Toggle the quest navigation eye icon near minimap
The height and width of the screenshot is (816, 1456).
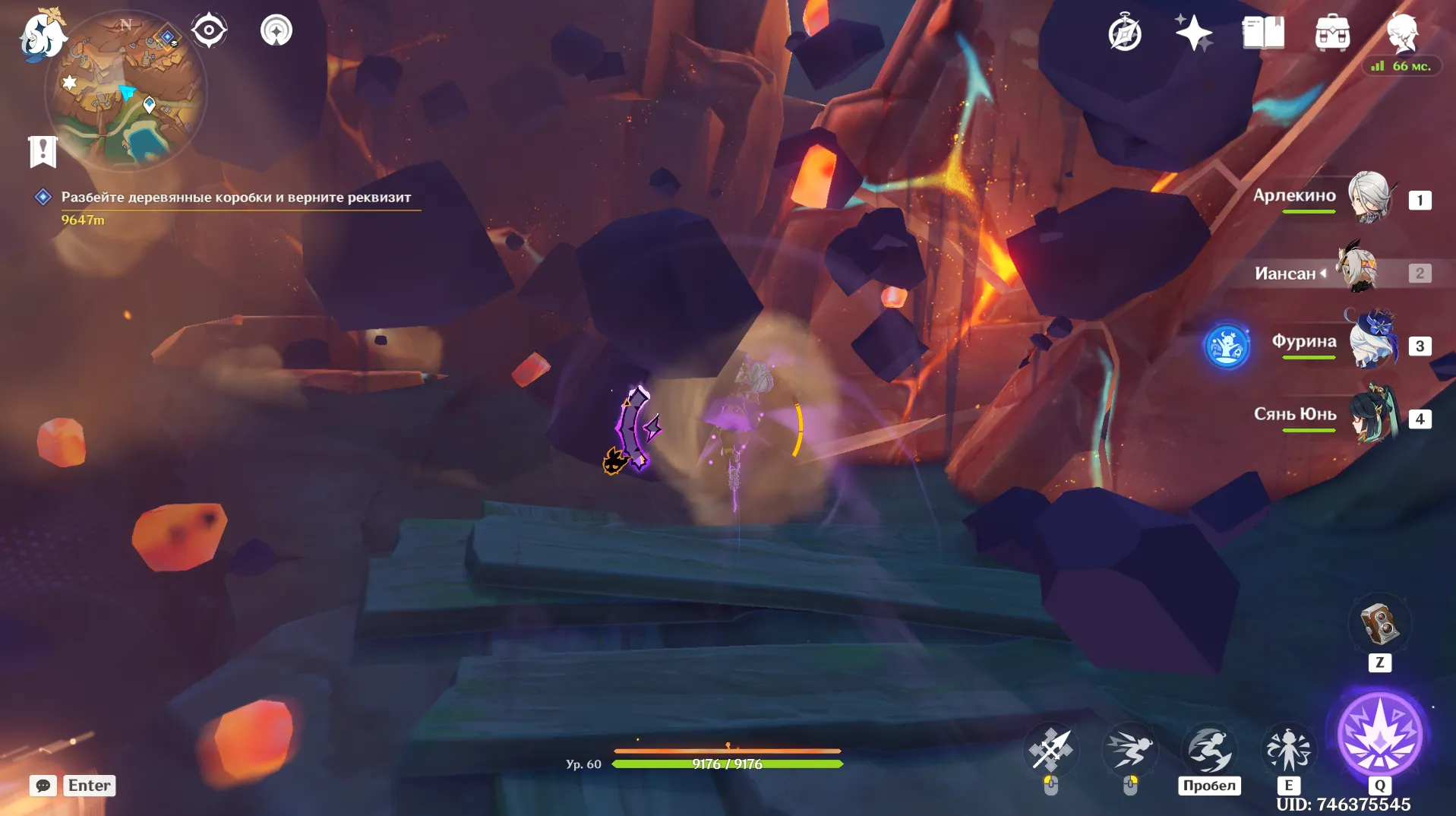pyautogui.click(x=208, y=29)
